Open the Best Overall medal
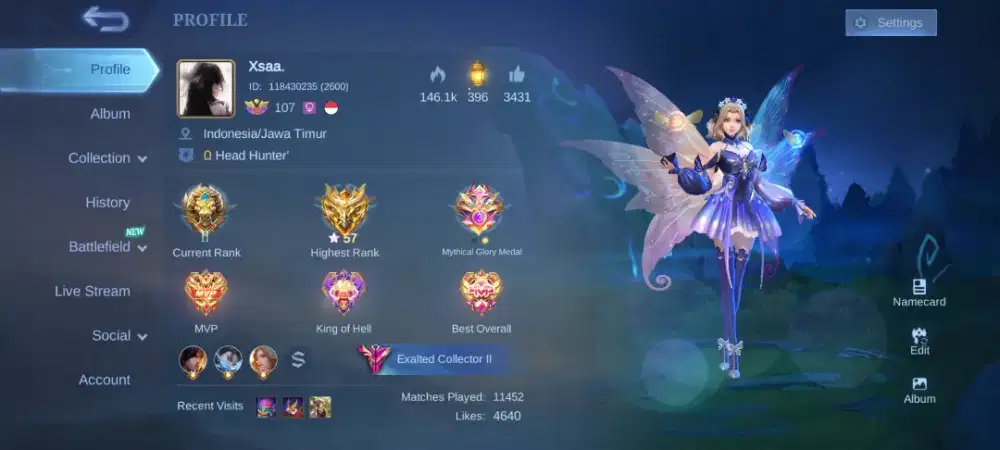Image resolution: width=1000 pixels, height=450 pixels. [481, 294]
